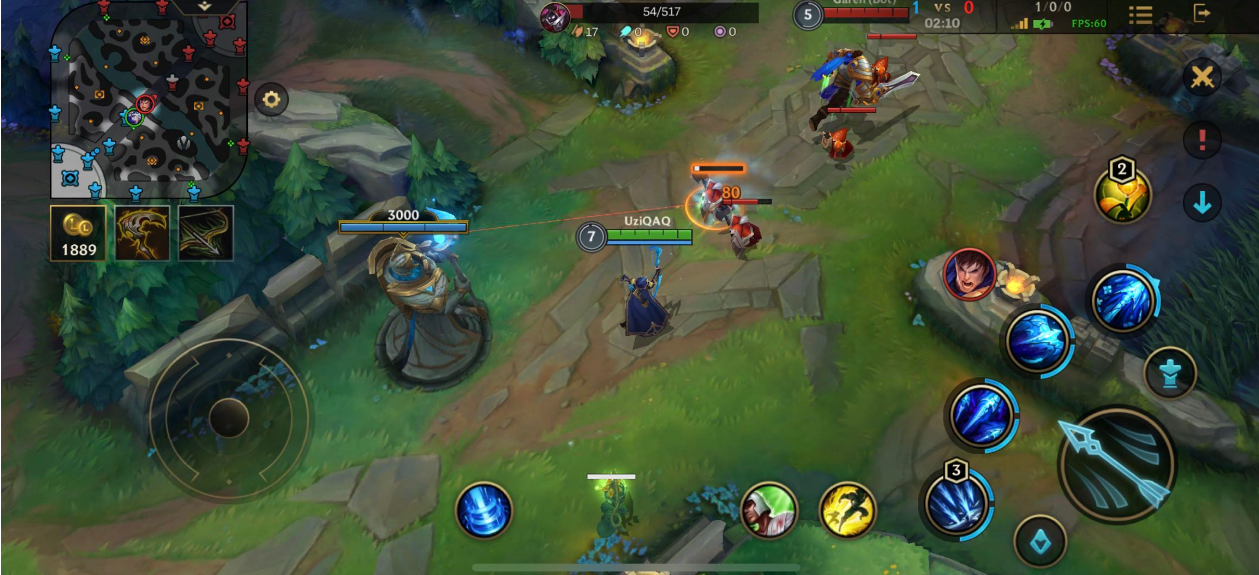Cast the green Heal summoner spell
1259x575 pixels.
768,510
